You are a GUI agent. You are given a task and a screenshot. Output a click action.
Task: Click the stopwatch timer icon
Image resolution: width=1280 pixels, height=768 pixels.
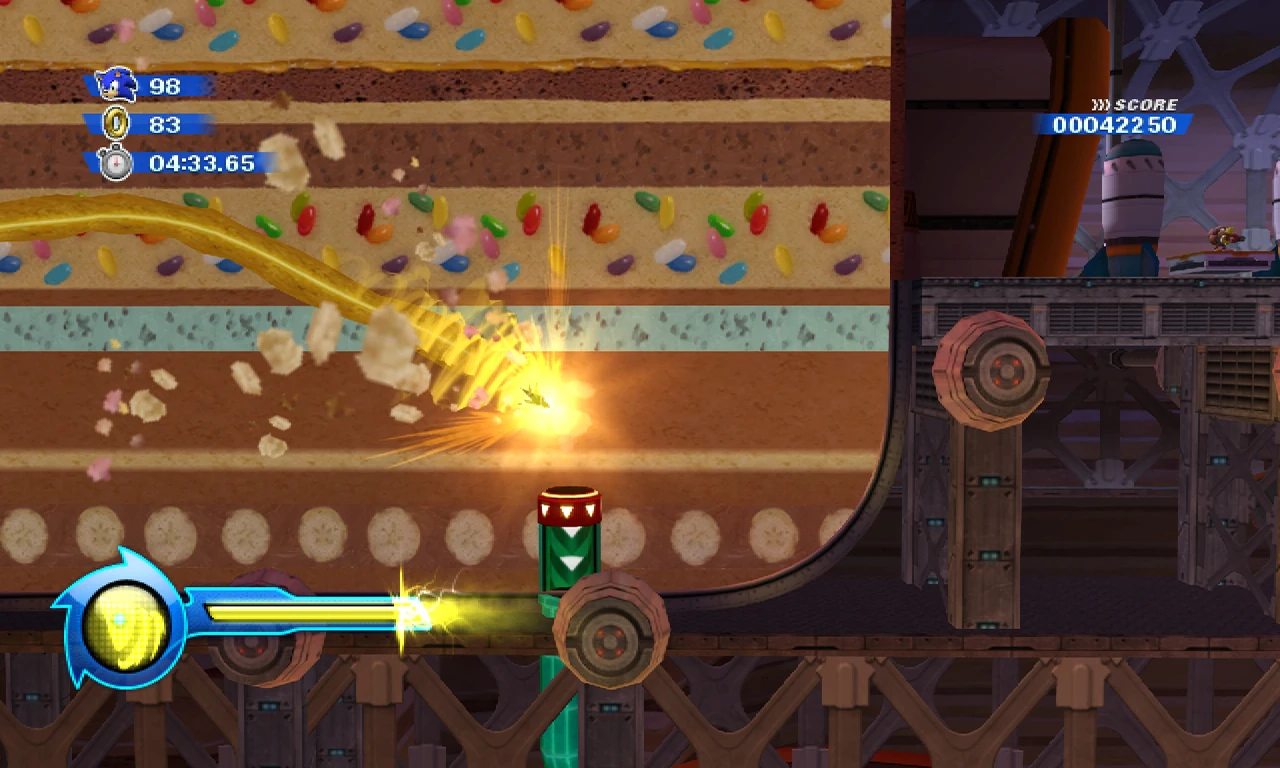116,162
